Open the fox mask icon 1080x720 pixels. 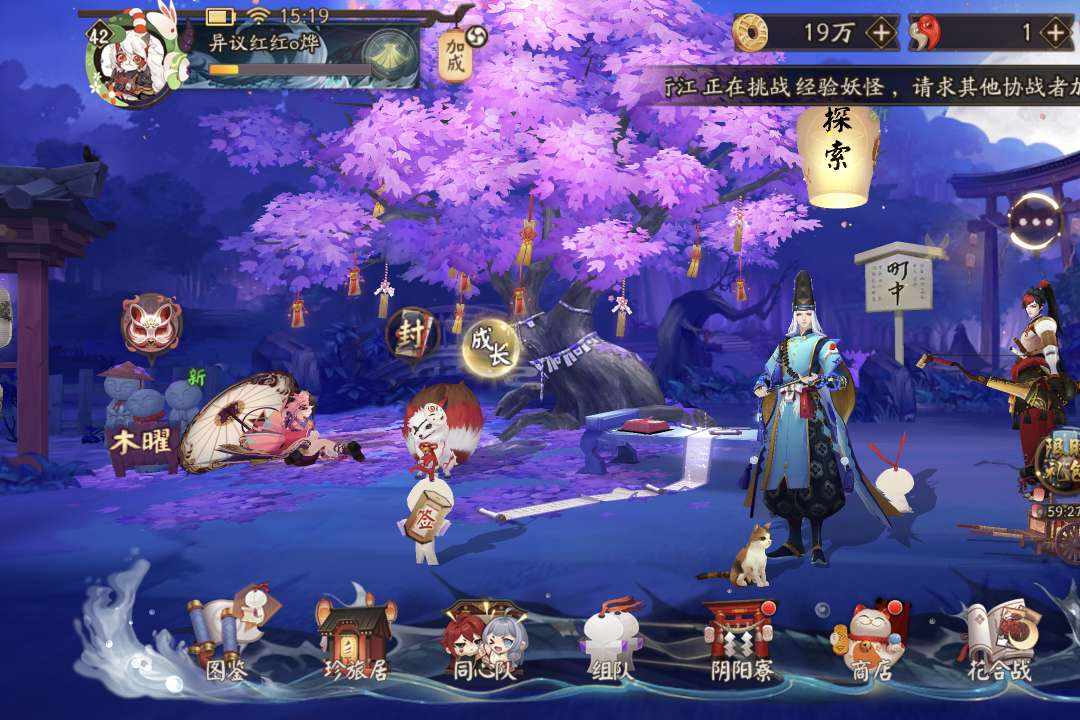coord(151,322)
